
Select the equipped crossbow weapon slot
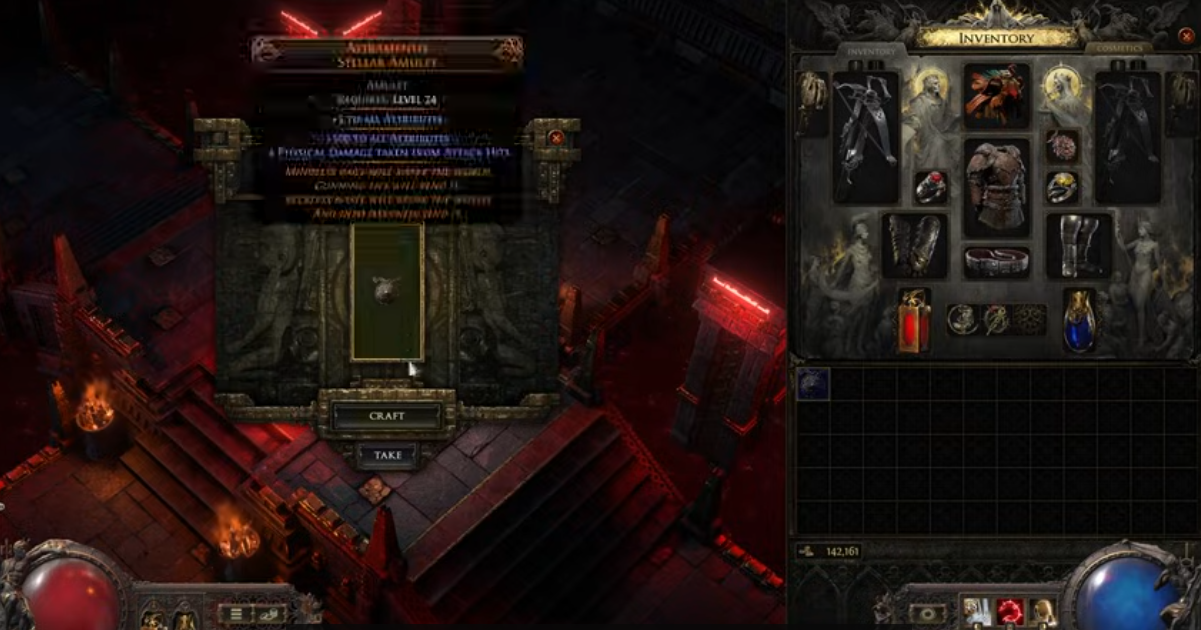coord(866,136)
